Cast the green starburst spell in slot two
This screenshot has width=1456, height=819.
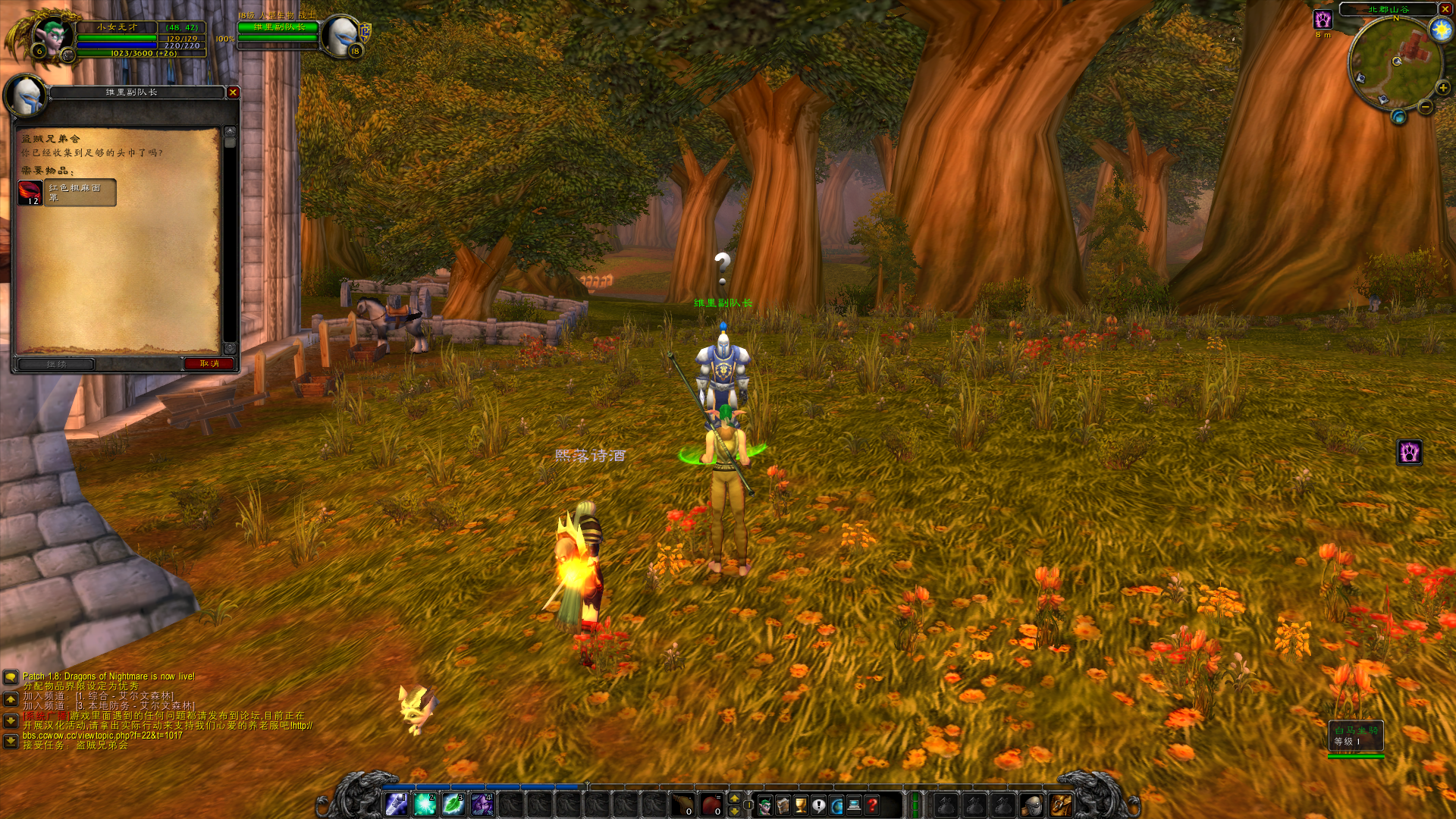(x=425, y=804)
